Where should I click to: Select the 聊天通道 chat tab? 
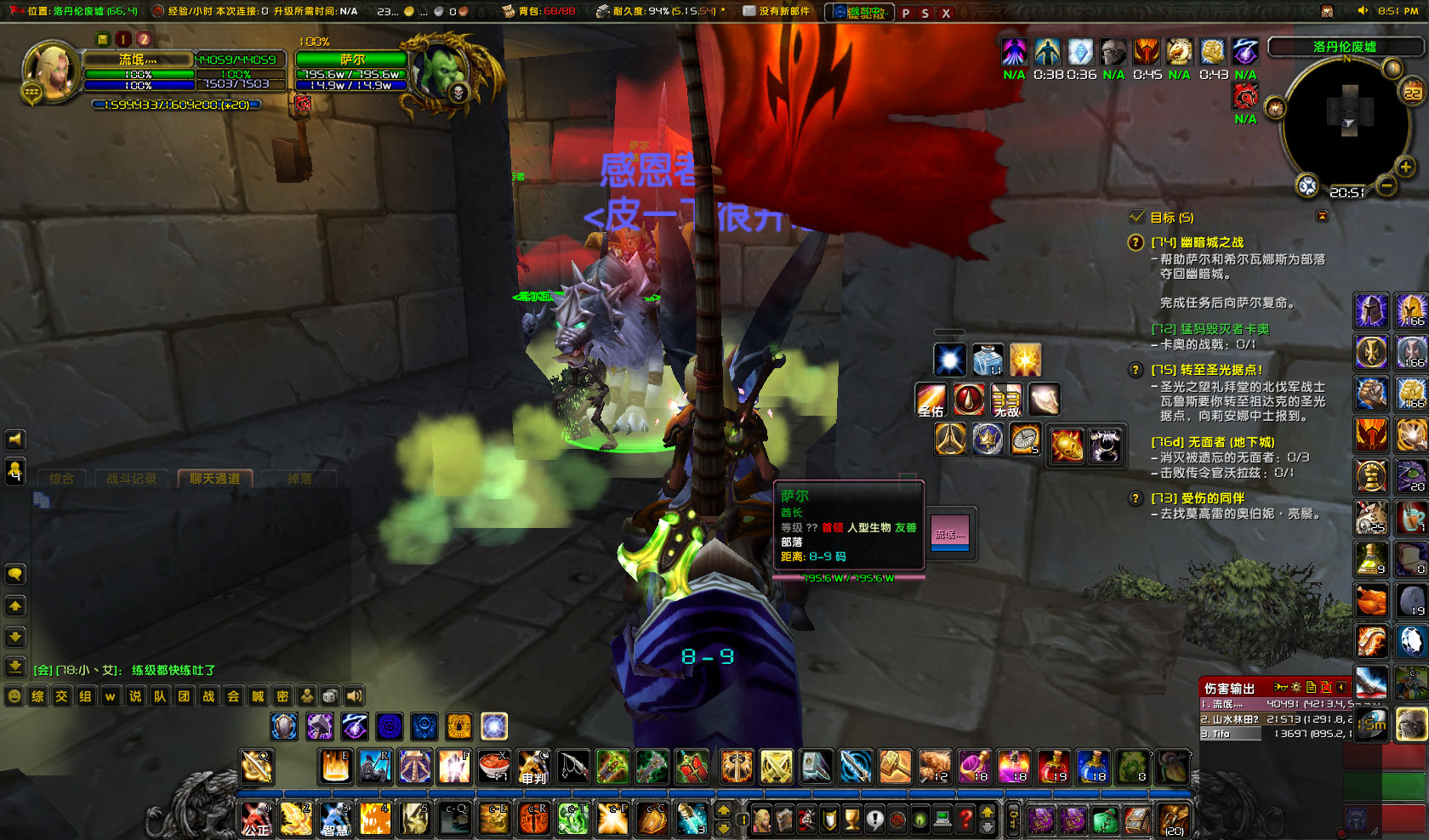(214, 479)
